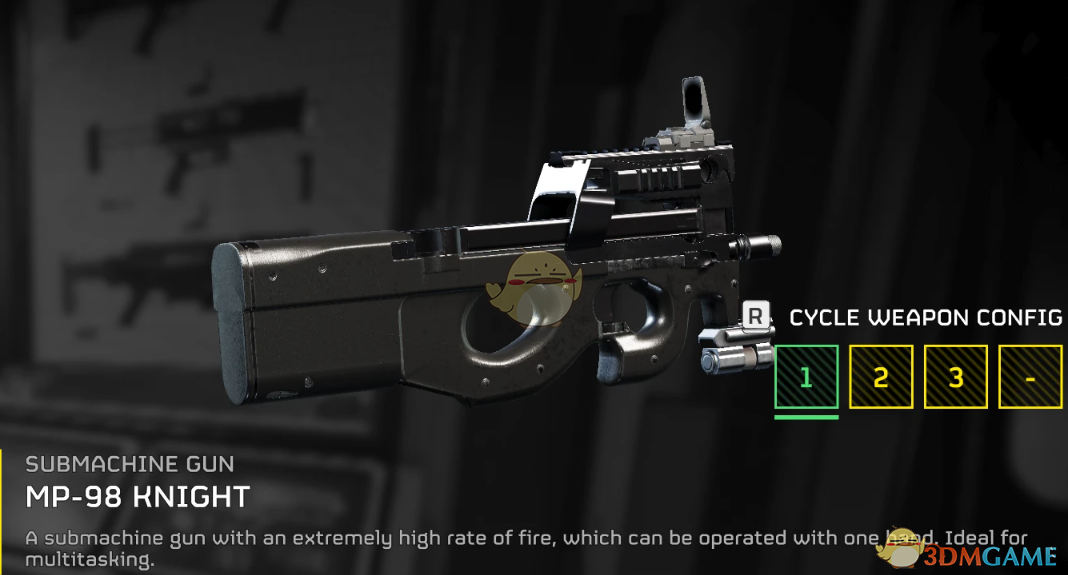Switch to weapon config 2

(x=881, y=377)
